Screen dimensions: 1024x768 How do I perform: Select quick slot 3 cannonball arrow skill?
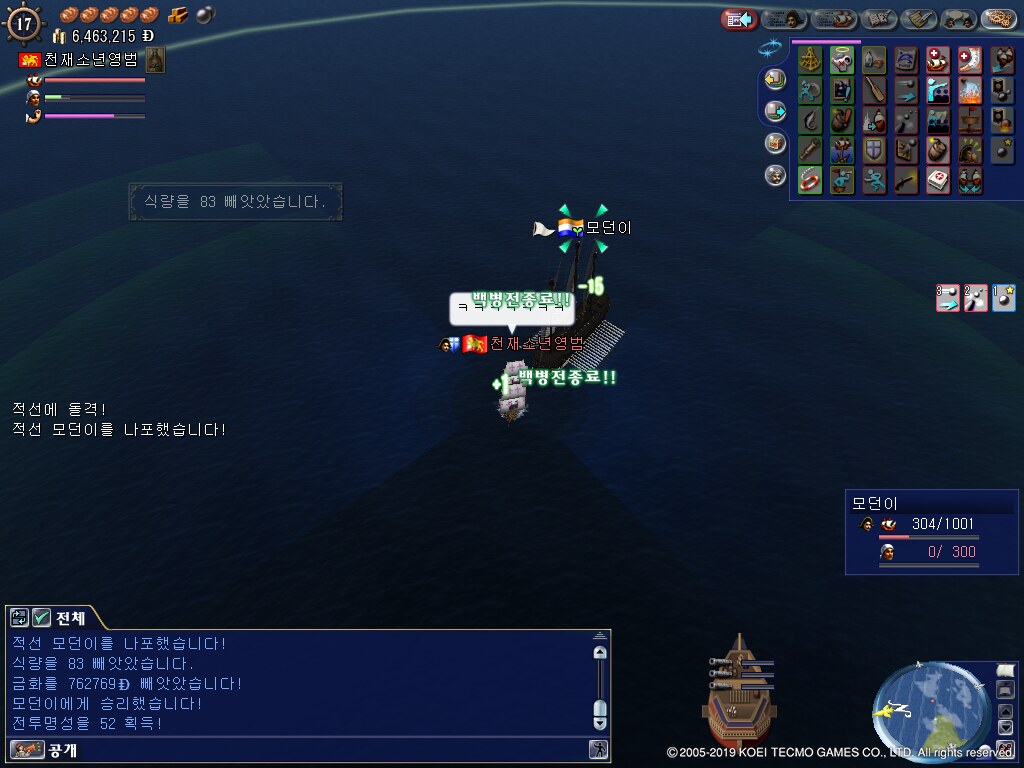[948, 298]
